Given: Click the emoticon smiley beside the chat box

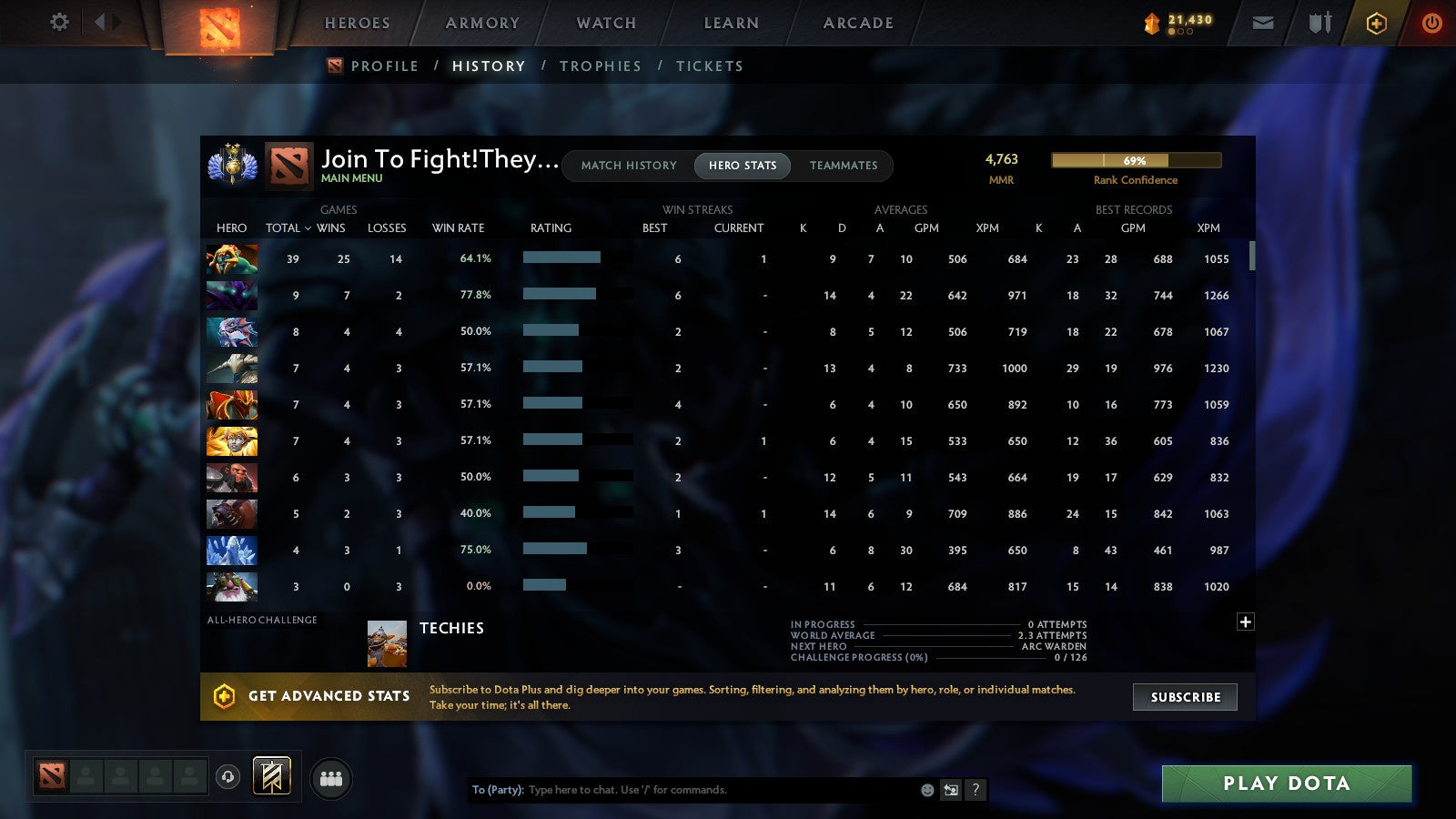Looking at the screenshot, I should [927, 790].
